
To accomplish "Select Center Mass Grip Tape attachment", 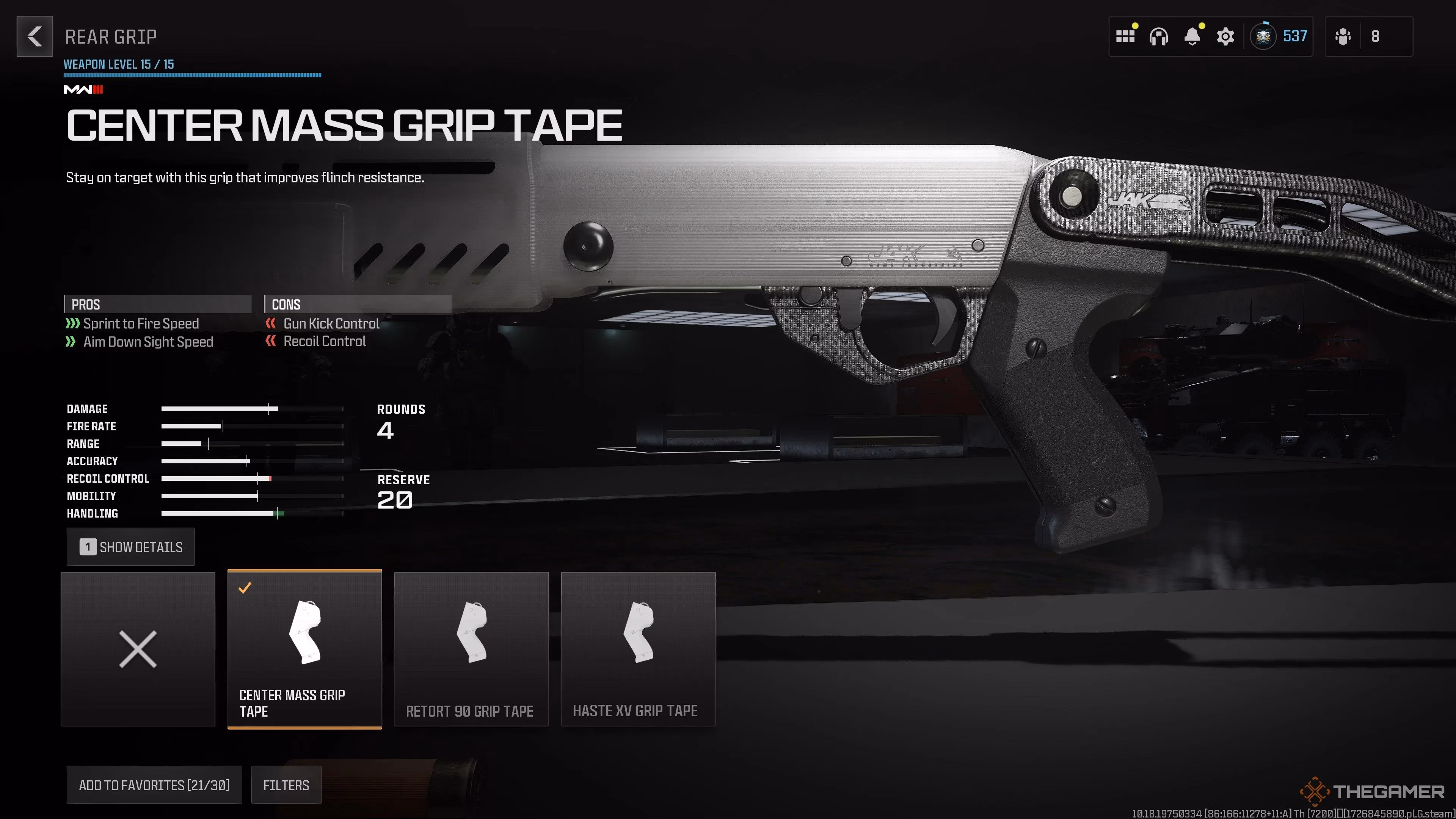I will coord(304,649).
